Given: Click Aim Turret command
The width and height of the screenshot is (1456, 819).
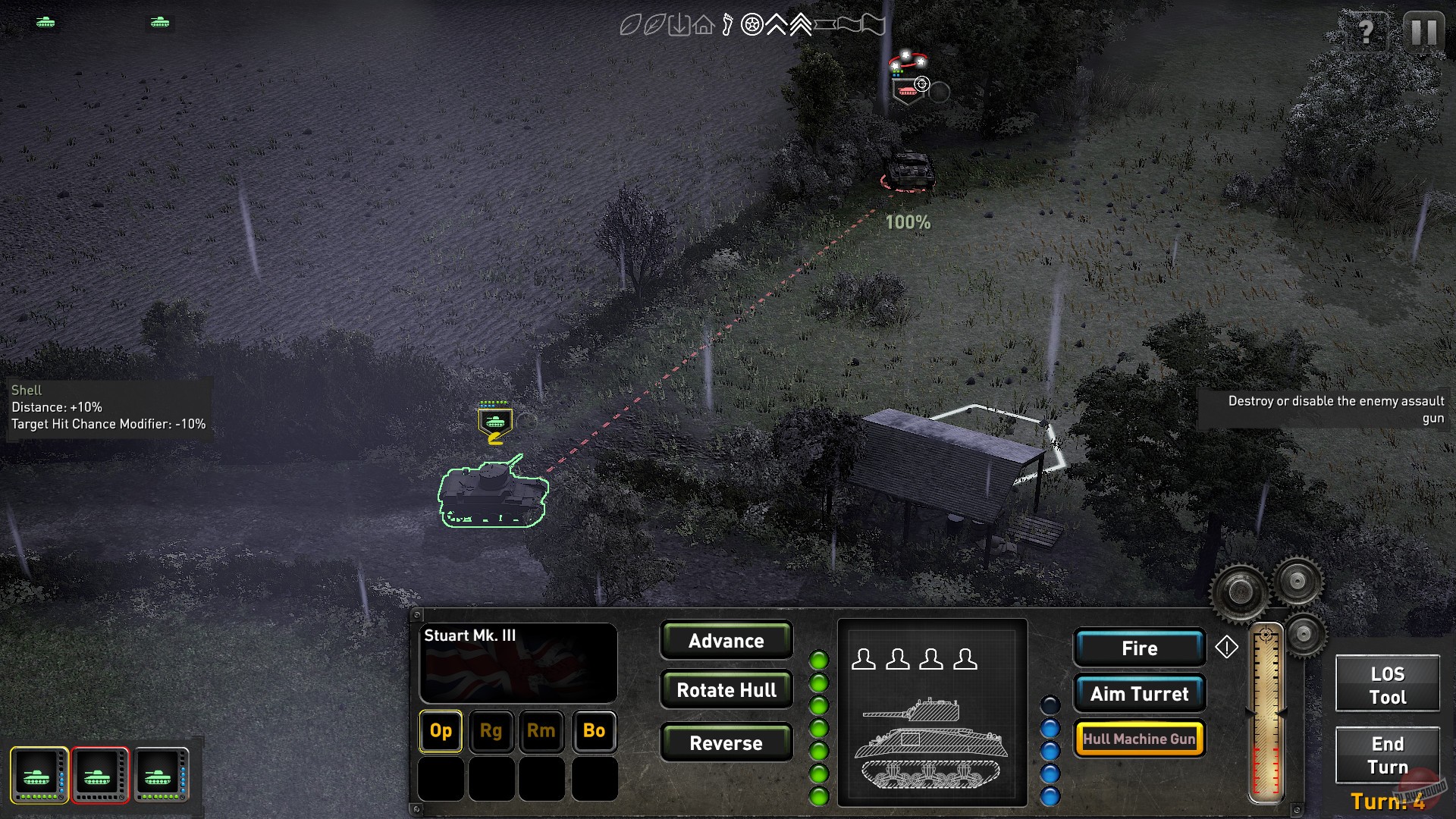Looking at the screenshot, I should click(x=1140, y=693).
